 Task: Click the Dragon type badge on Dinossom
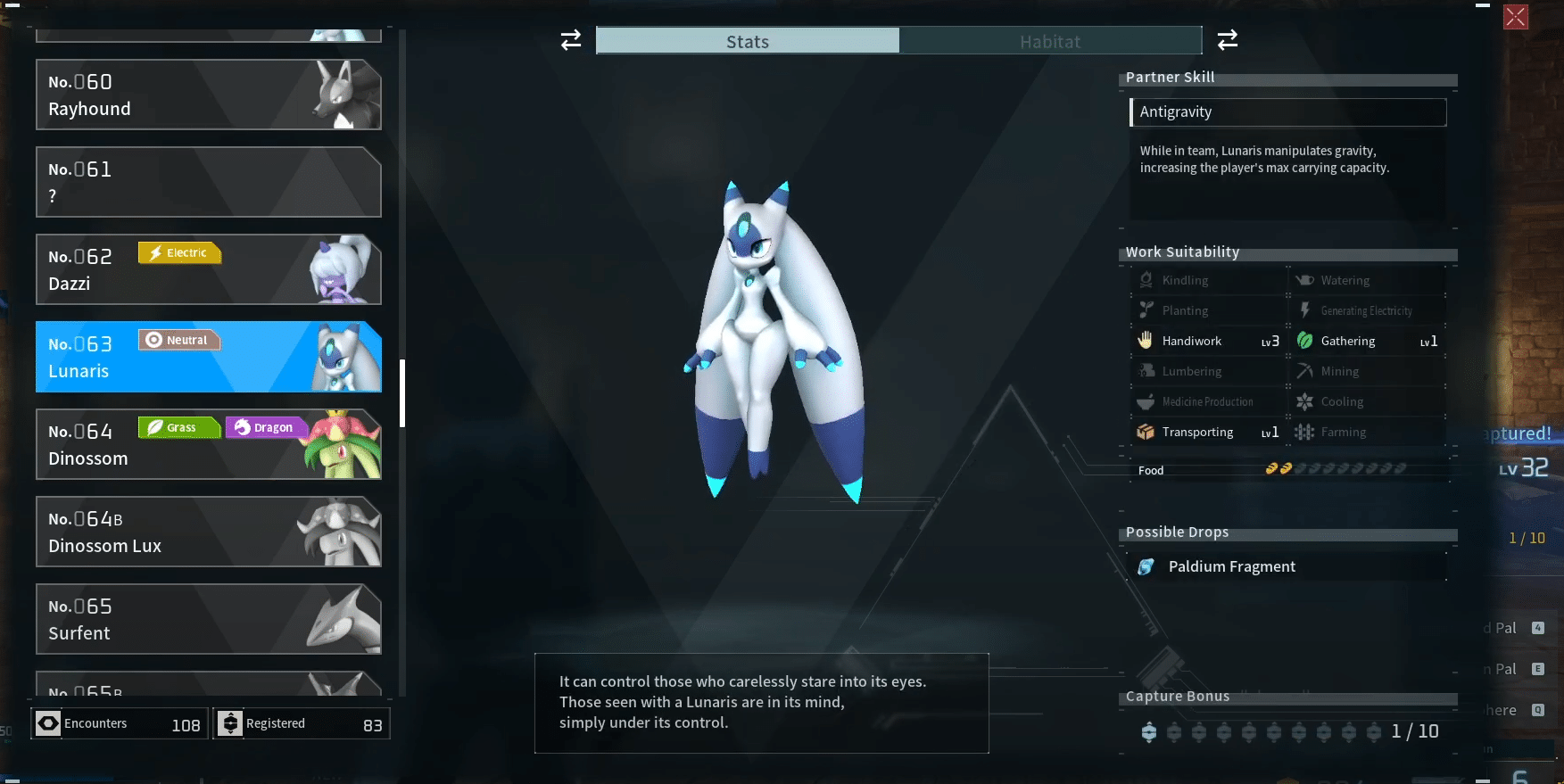(x=265, y=426)
